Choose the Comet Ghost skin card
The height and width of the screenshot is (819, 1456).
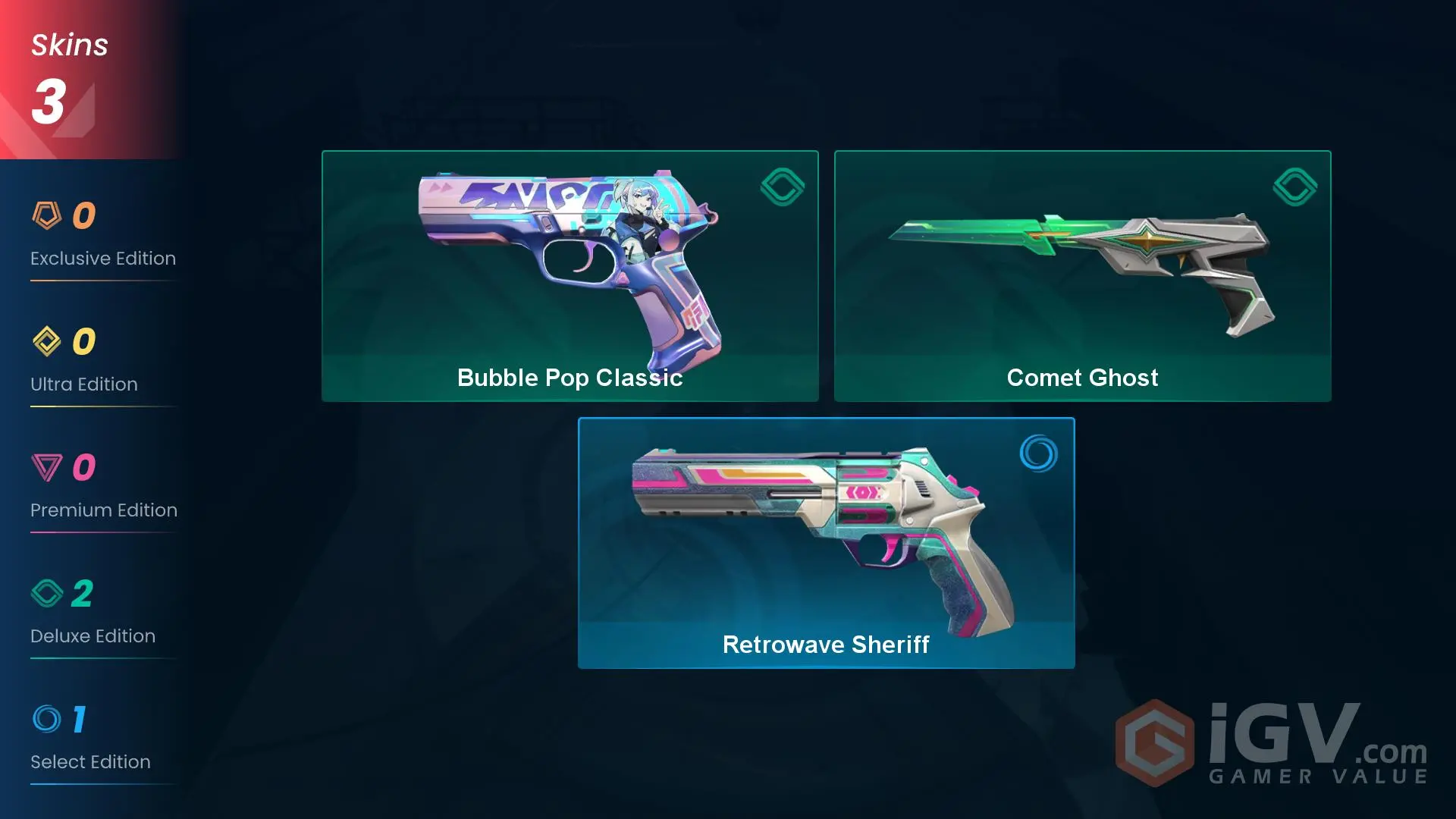click(1082, 276)
